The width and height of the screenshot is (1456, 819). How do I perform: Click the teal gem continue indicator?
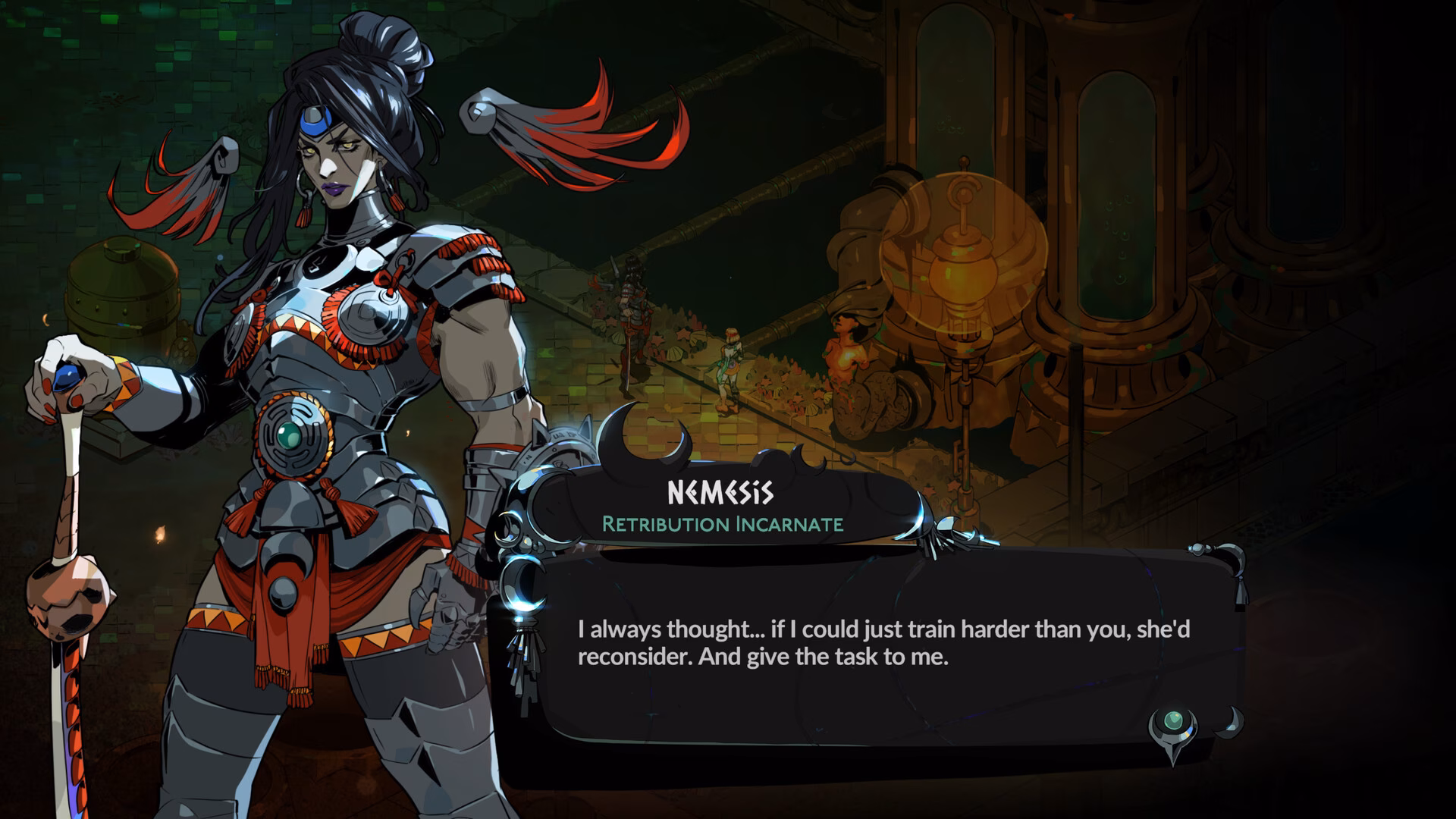(x=1173, y=721)
